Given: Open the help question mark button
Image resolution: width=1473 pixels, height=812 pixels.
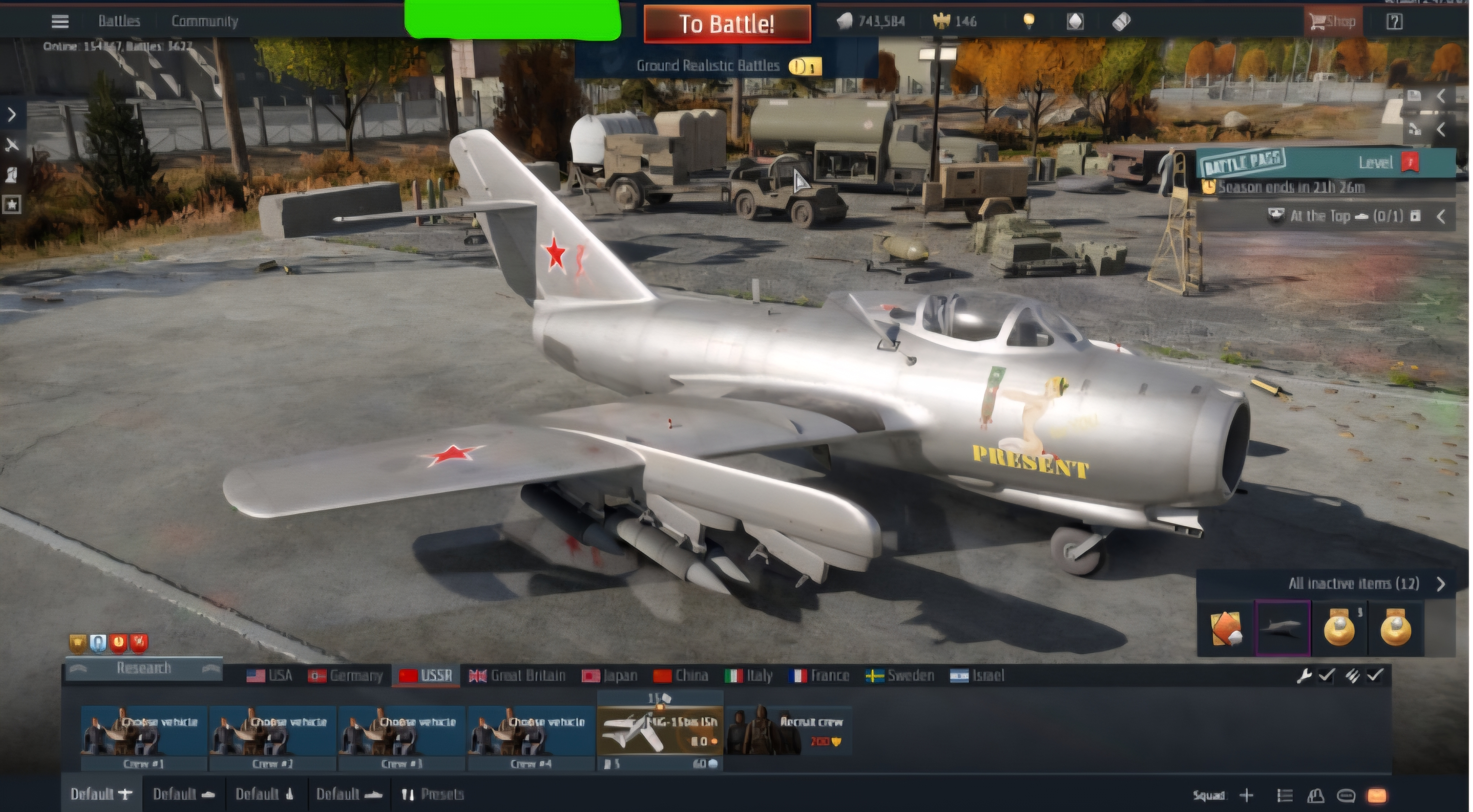Looking at the screenshot, I should click(x=1394, y=22).
